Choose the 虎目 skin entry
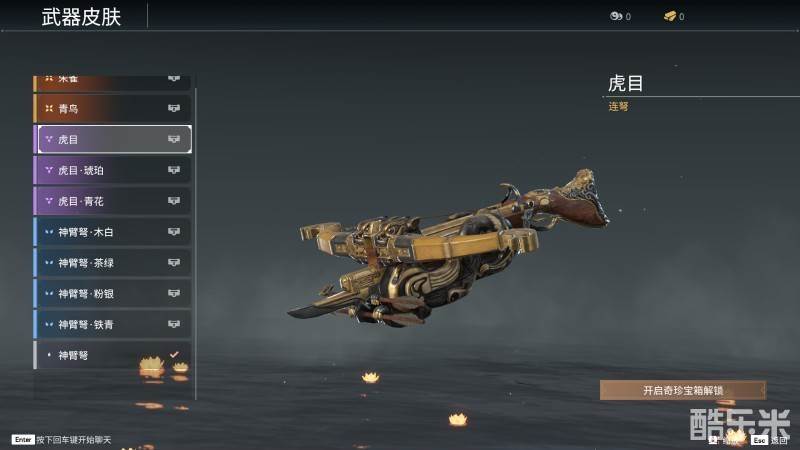The width and height of the screenshot is (800, 450). 112,139
